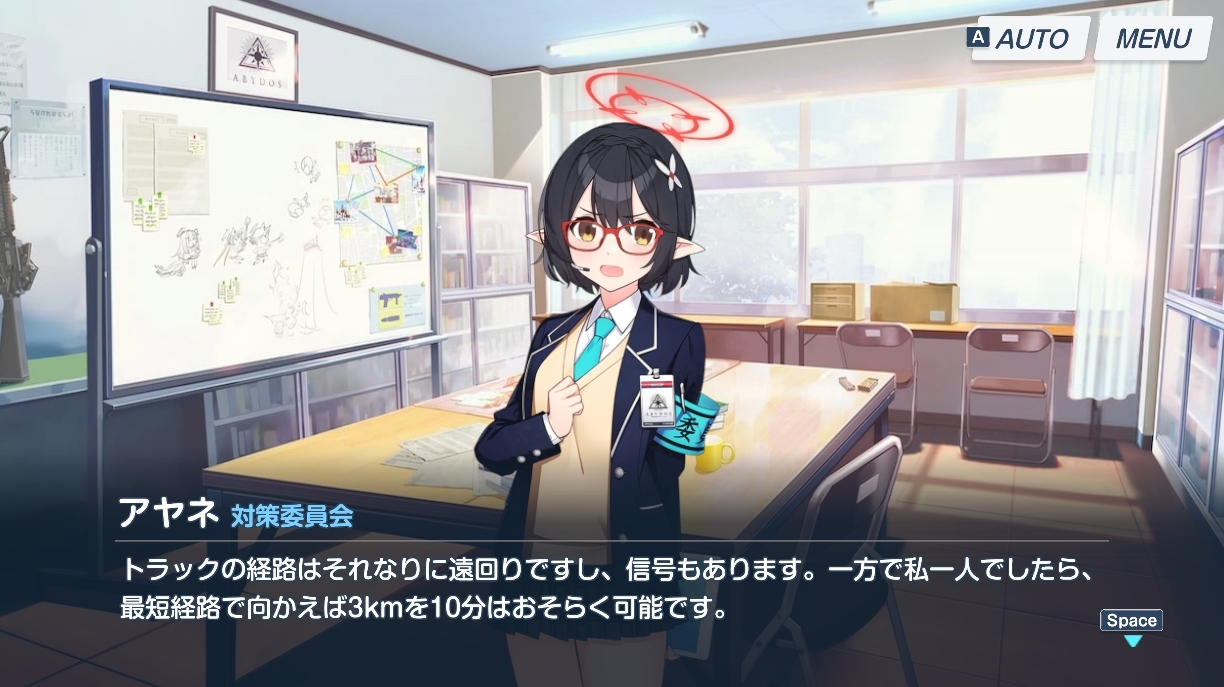1224x687 pixels.
Task: Open the MENU button
Action: tap(1153, 39)
